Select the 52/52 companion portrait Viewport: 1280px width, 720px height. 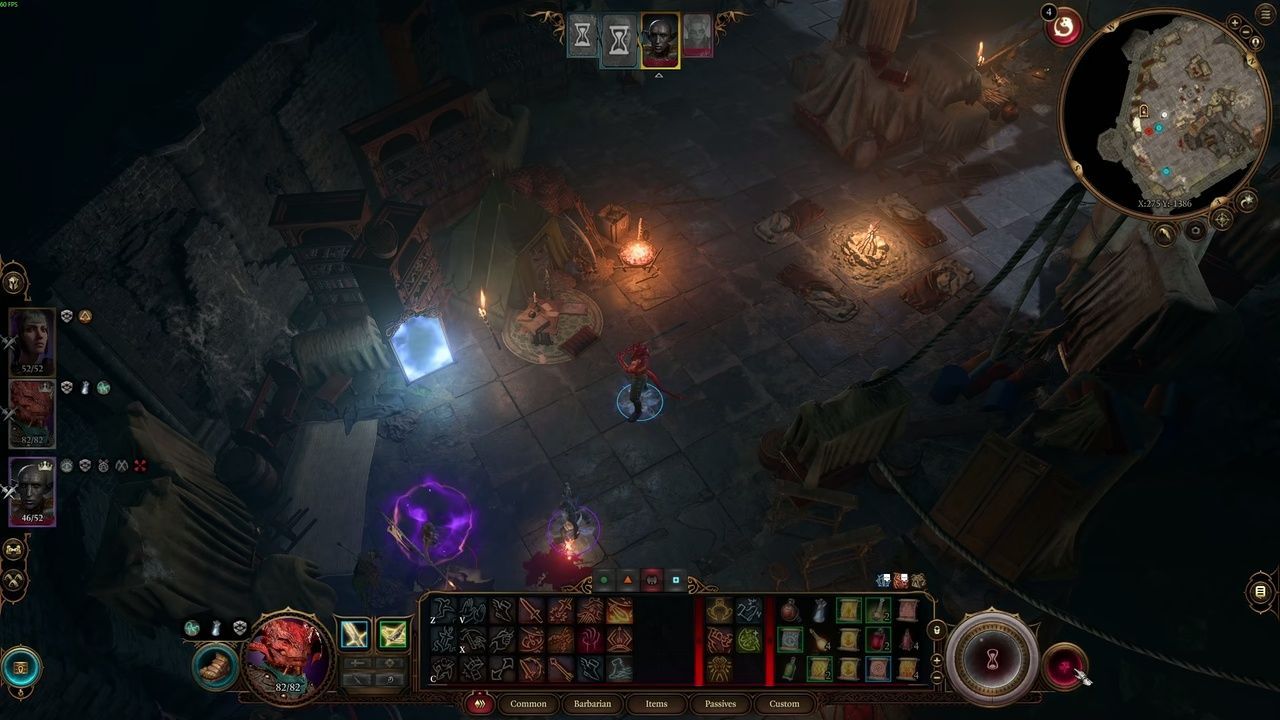[31, 340]
